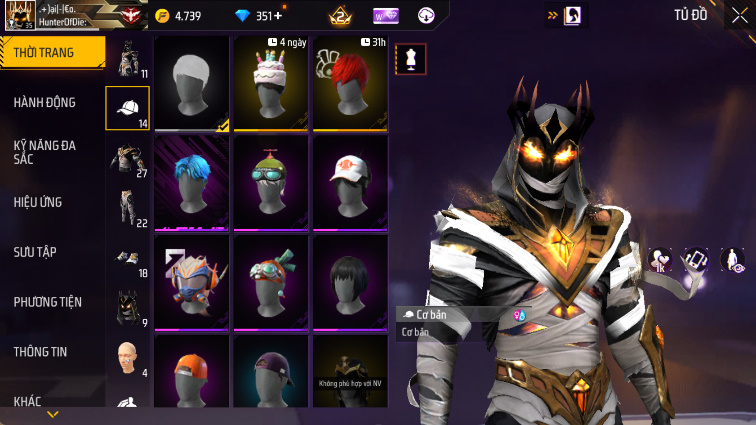This screenshot has width=756, height=425.
Task: Select the red spiky hair item
Action: click(350, 84)
